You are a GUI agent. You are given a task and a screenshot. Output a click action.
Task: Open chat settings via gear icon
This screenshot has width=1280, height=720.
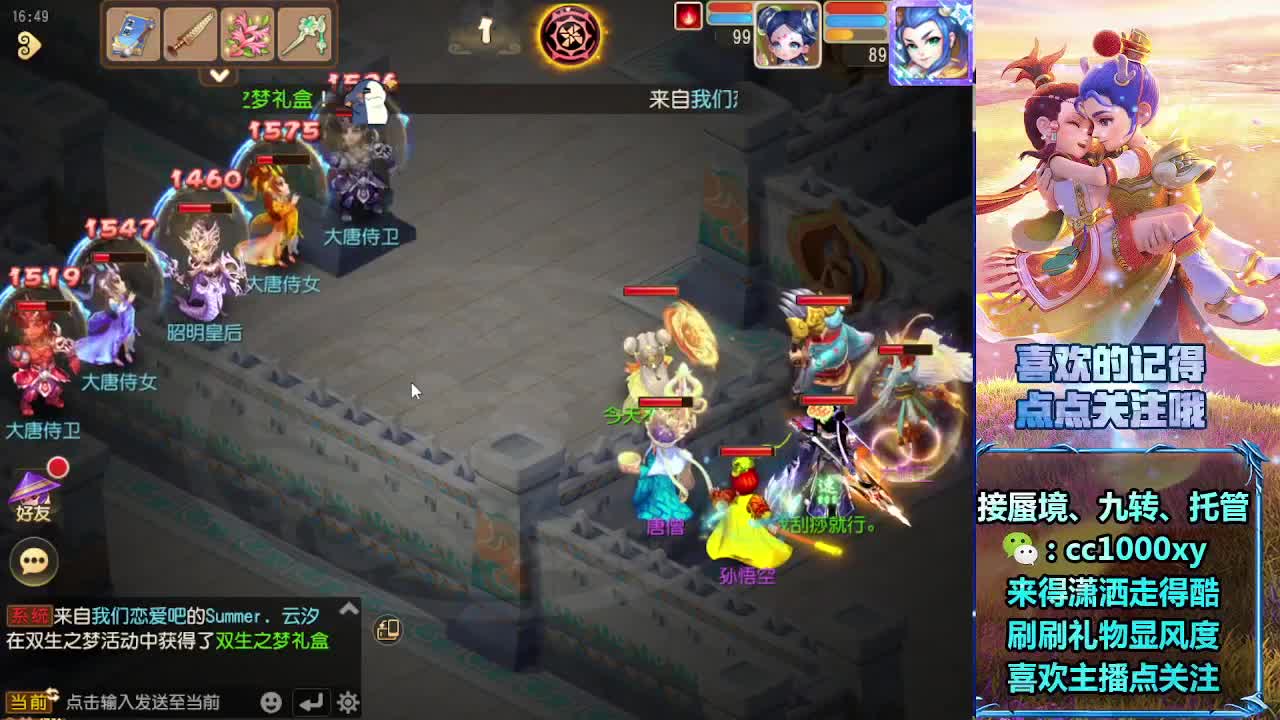(x=350, y=702)
